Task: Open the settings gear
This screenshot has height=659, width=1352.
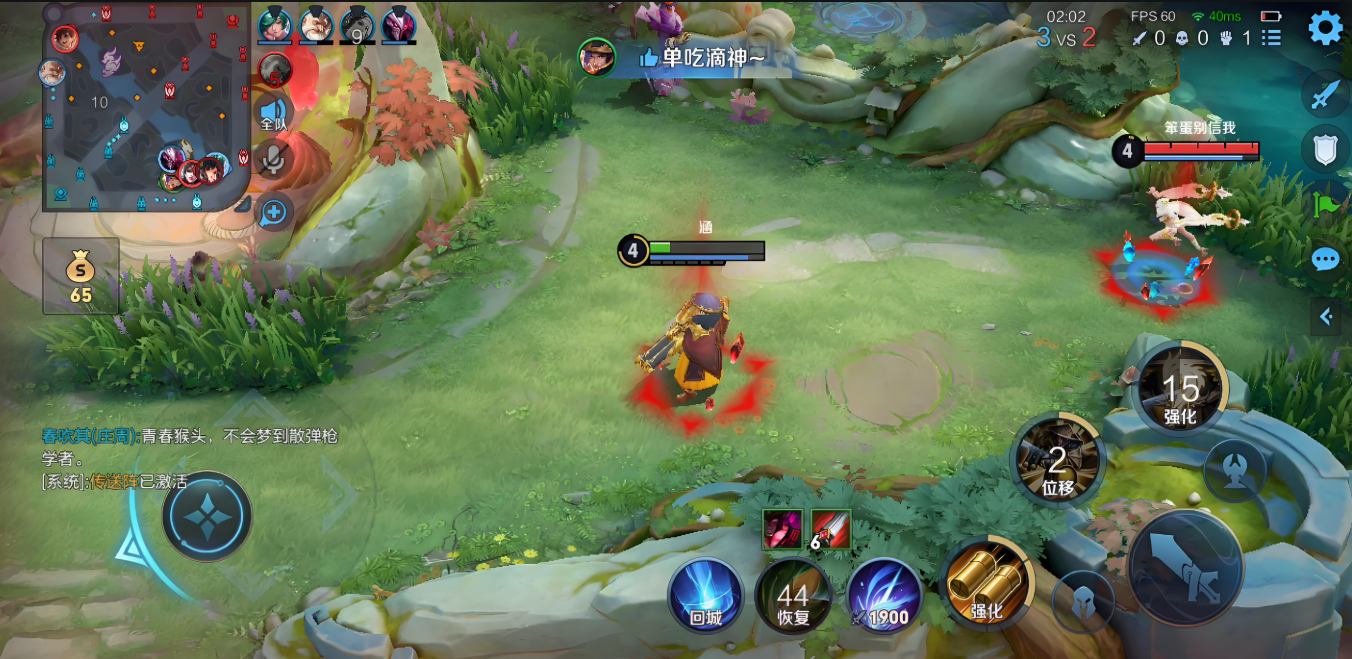Action: coord(1325,27)
